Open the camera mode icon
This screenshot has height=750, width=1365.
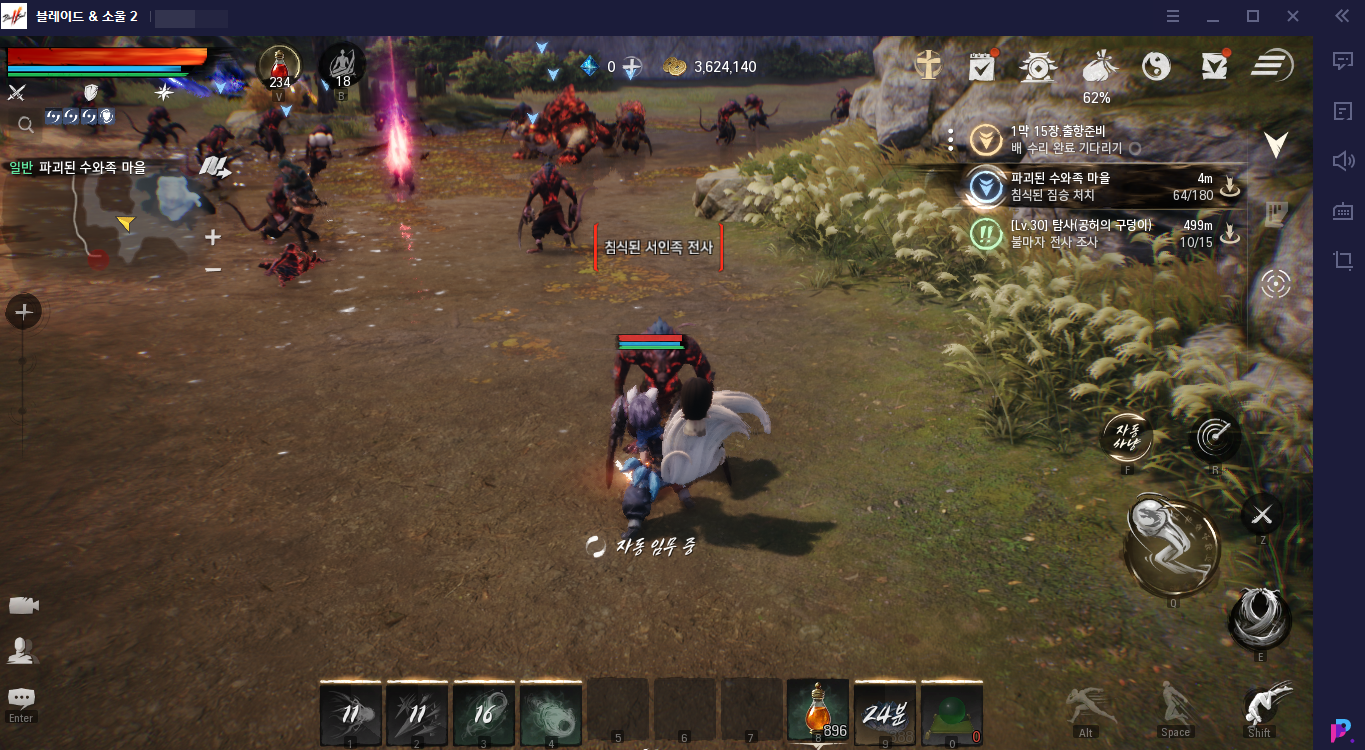click(x=23, y=605)
